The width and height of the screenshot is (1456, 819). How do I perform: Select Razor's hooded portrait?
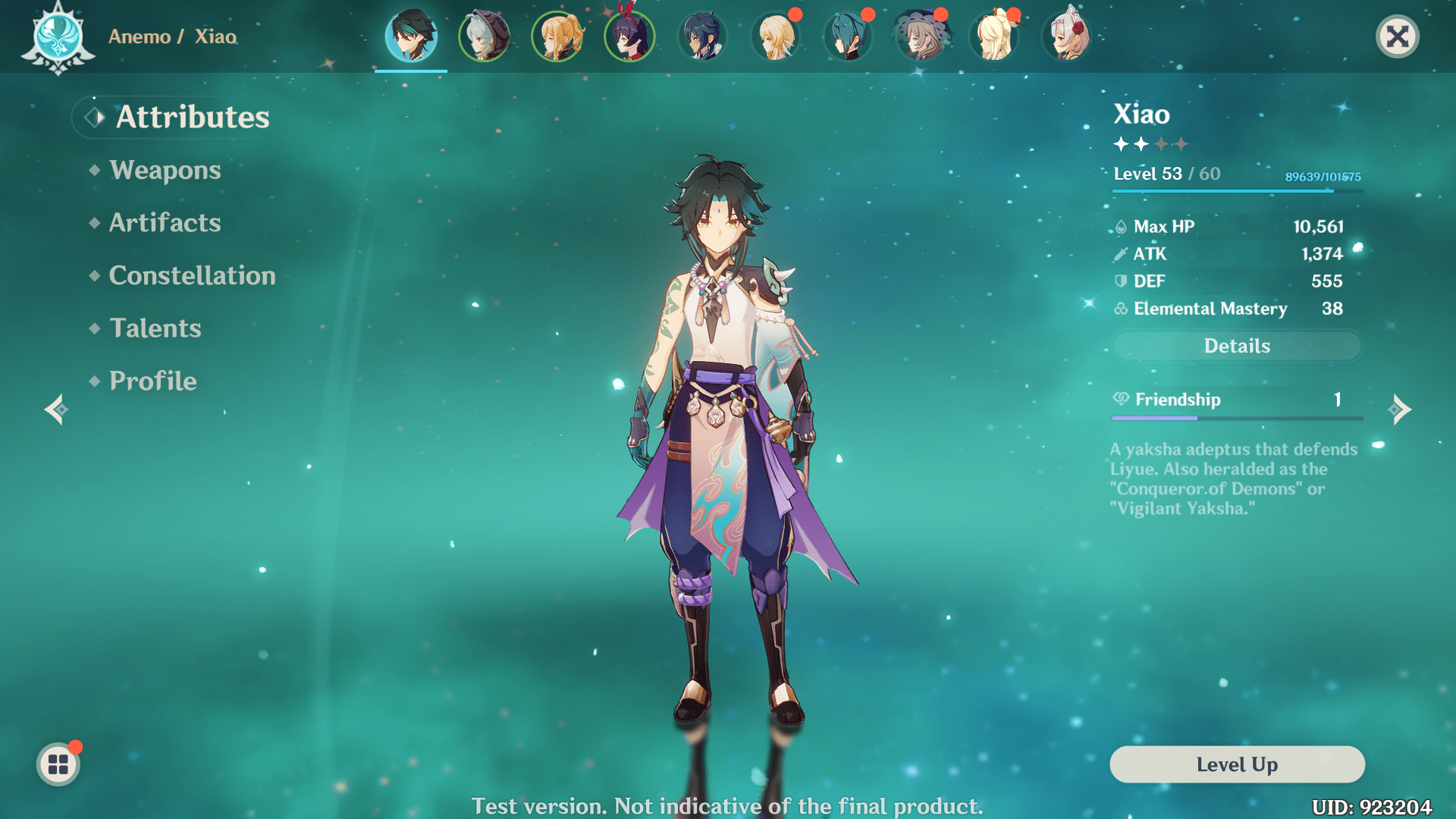[484, 36]
